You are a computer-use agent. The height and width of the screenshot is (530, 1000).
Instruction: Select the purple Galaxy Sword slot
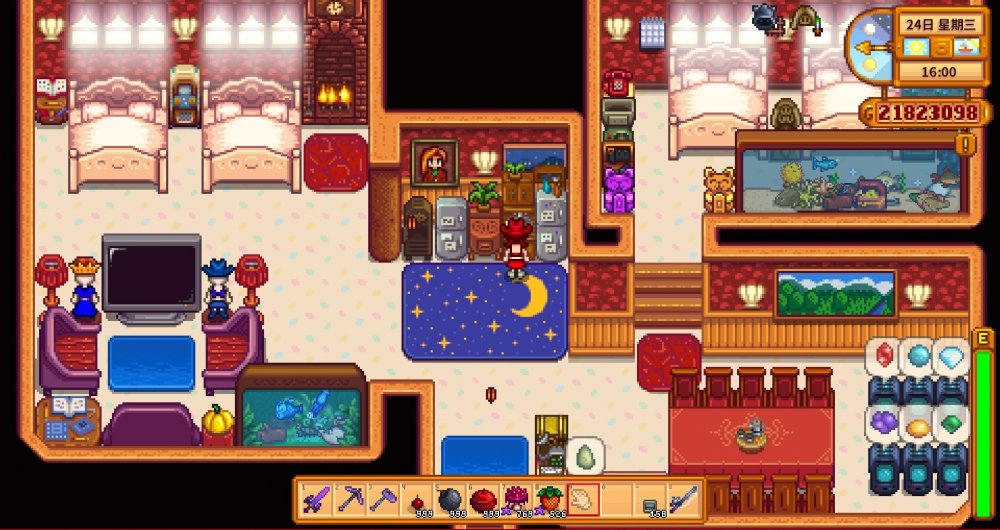point(318,498)
